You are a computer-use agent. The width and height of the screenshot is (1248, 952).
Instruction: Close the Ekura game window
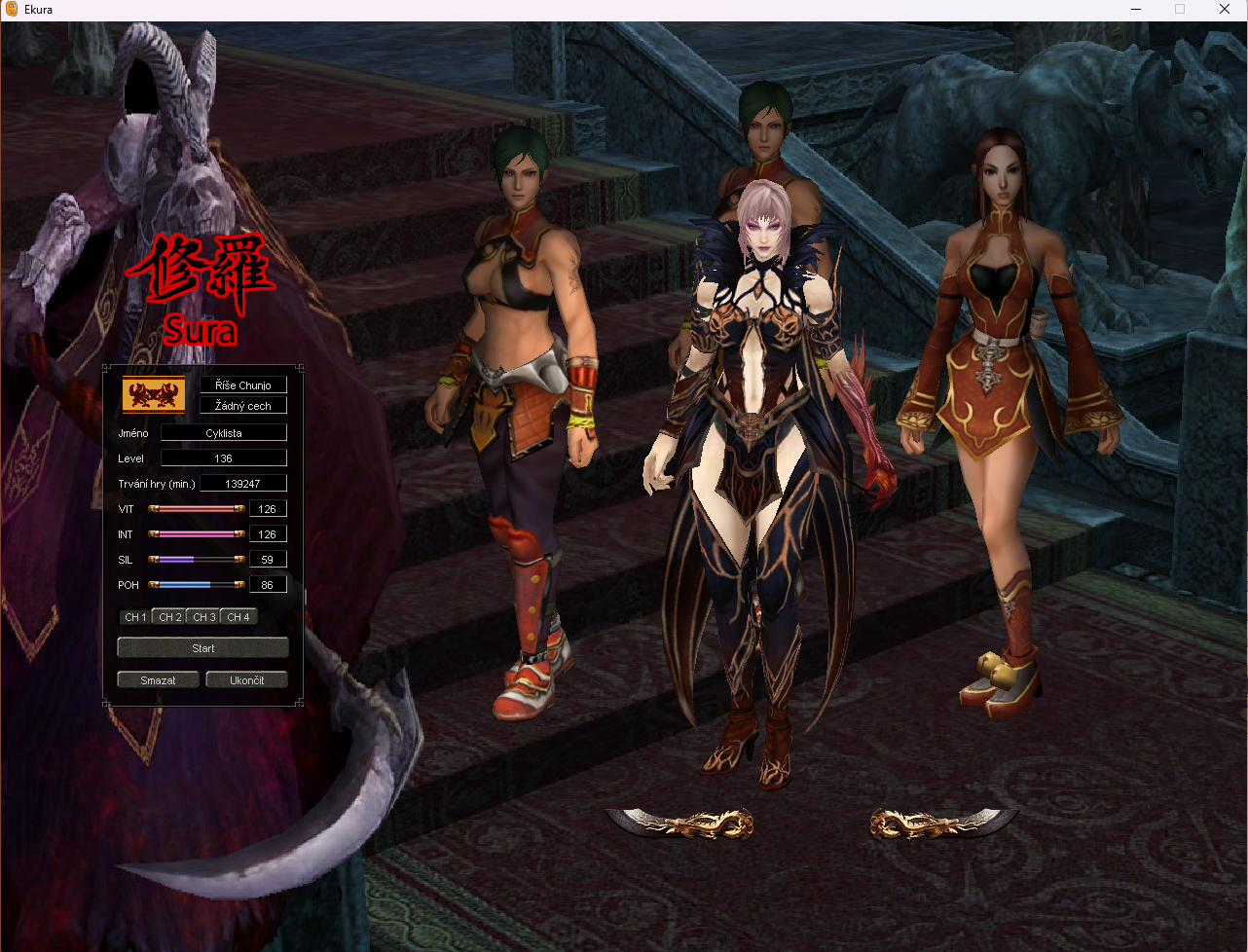coord(1225,10)
